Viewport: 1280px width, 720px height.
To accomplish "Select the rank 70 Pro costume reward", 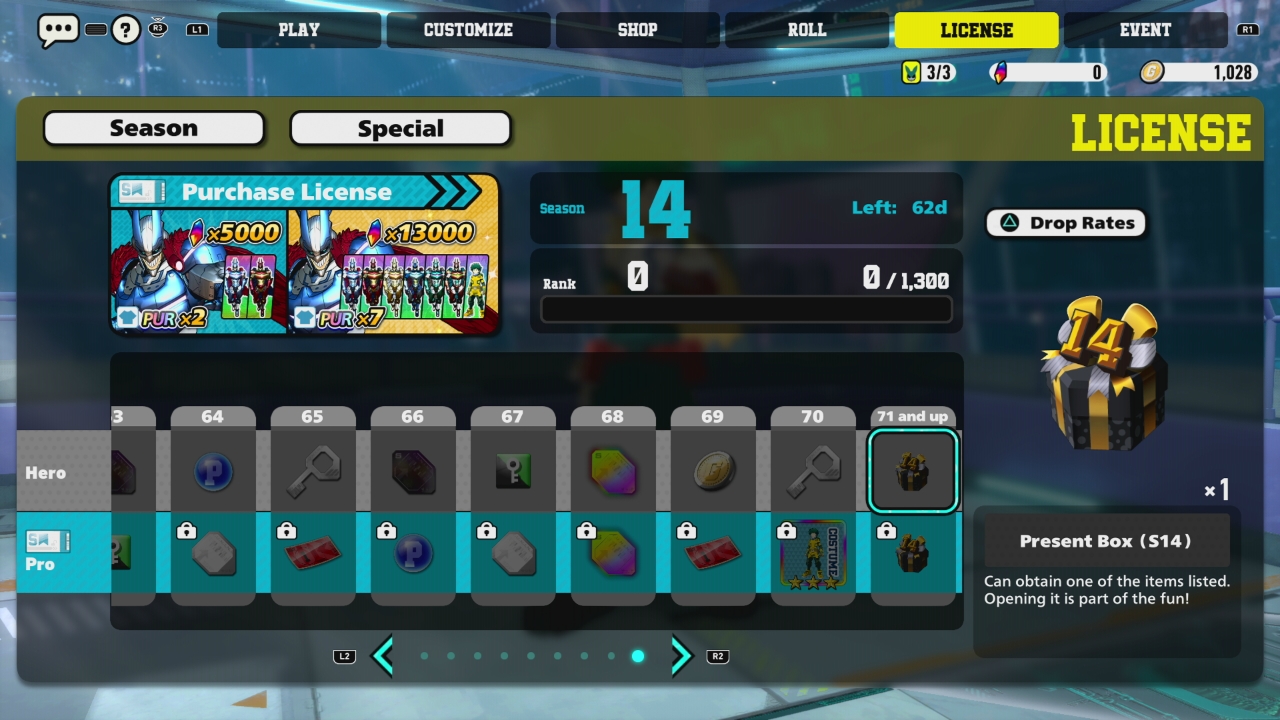I will [812, 553].
